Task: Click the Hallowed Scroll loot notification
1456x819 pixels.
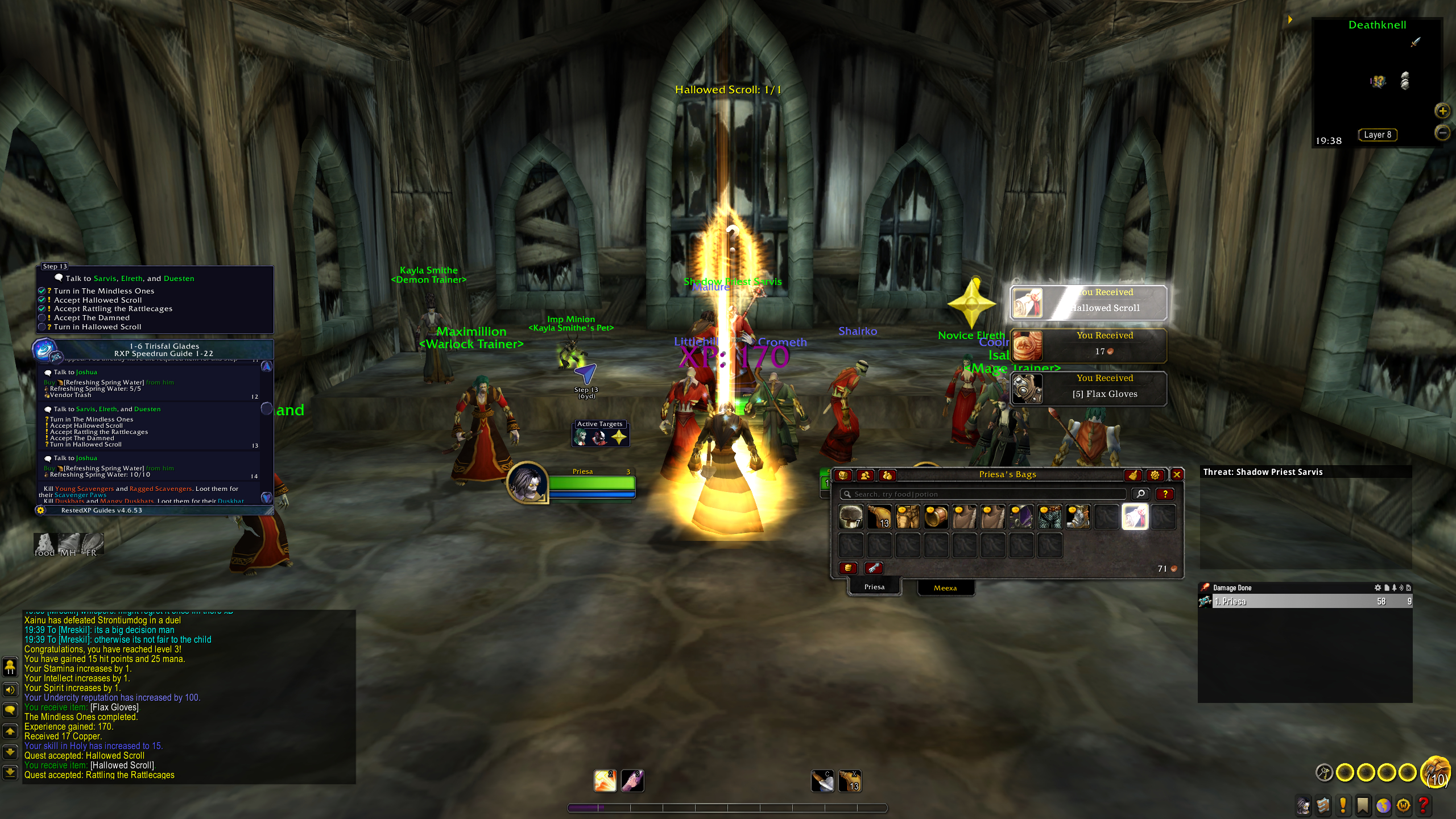Action: (1088, 303)
